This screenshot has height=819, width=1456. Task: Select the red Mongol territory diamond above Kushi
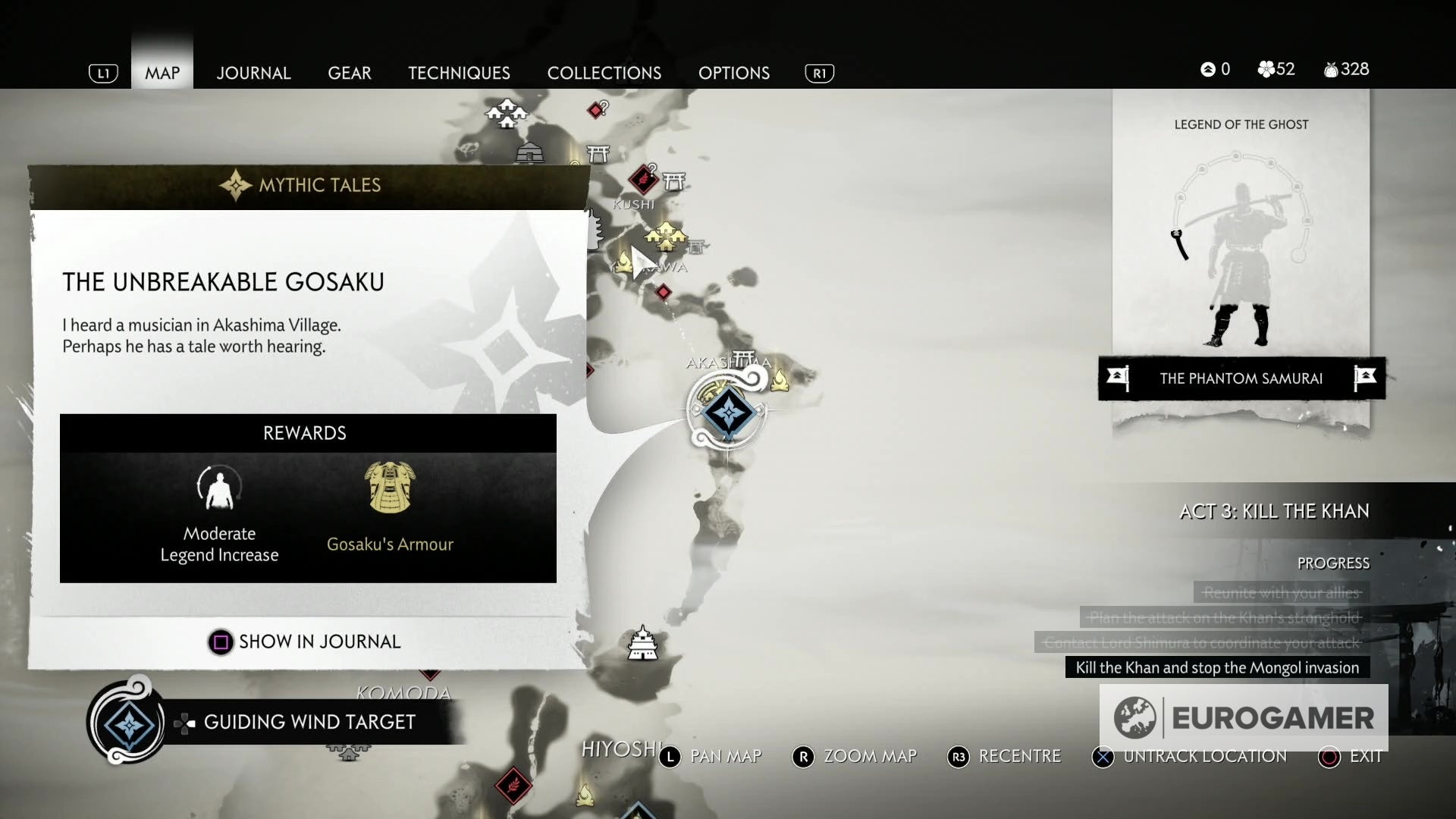pyautogui.click(x=643, y=181)
